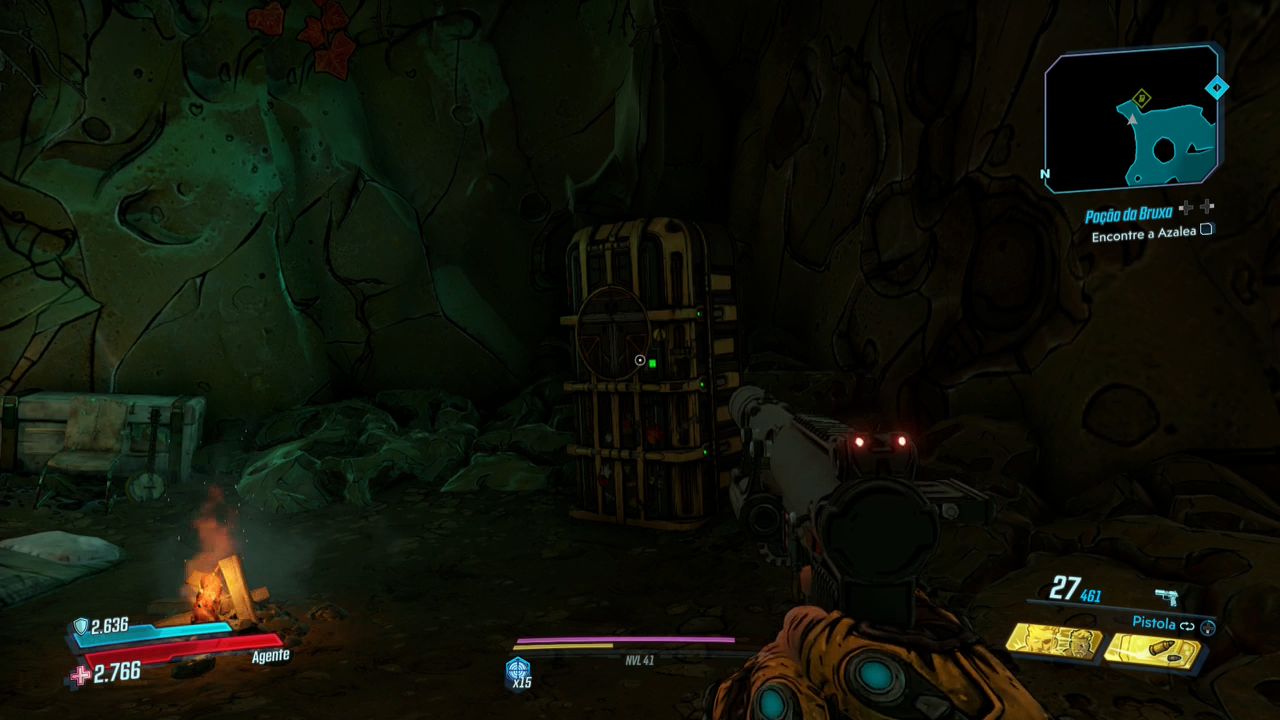Click the weapon swap arrows beside Pistola
1280x720 pixels.
click(x=1187, y=626)
